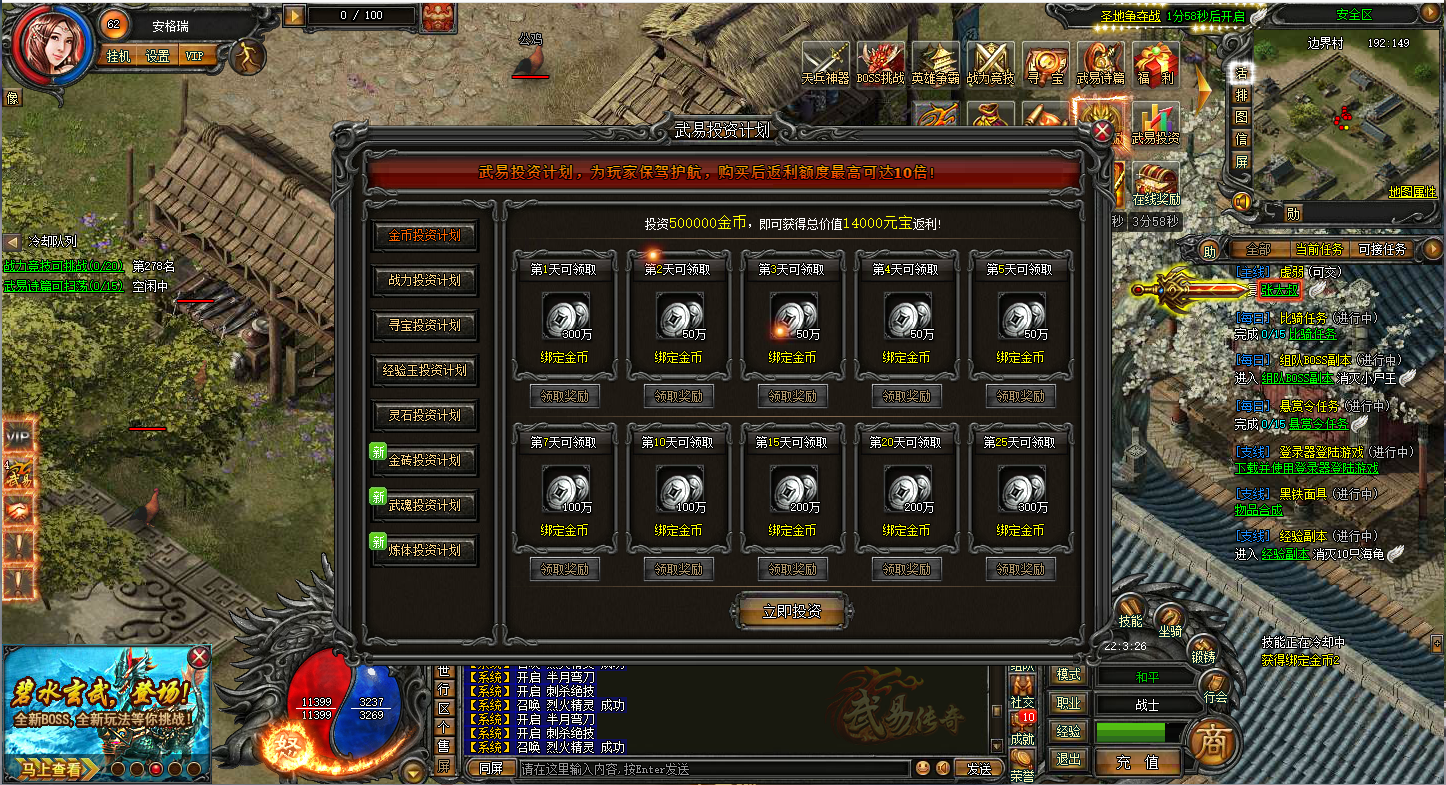Click the 立即投资 button
The height and width of the screenshot is (785, 1446).
click(x=792, y=611)
